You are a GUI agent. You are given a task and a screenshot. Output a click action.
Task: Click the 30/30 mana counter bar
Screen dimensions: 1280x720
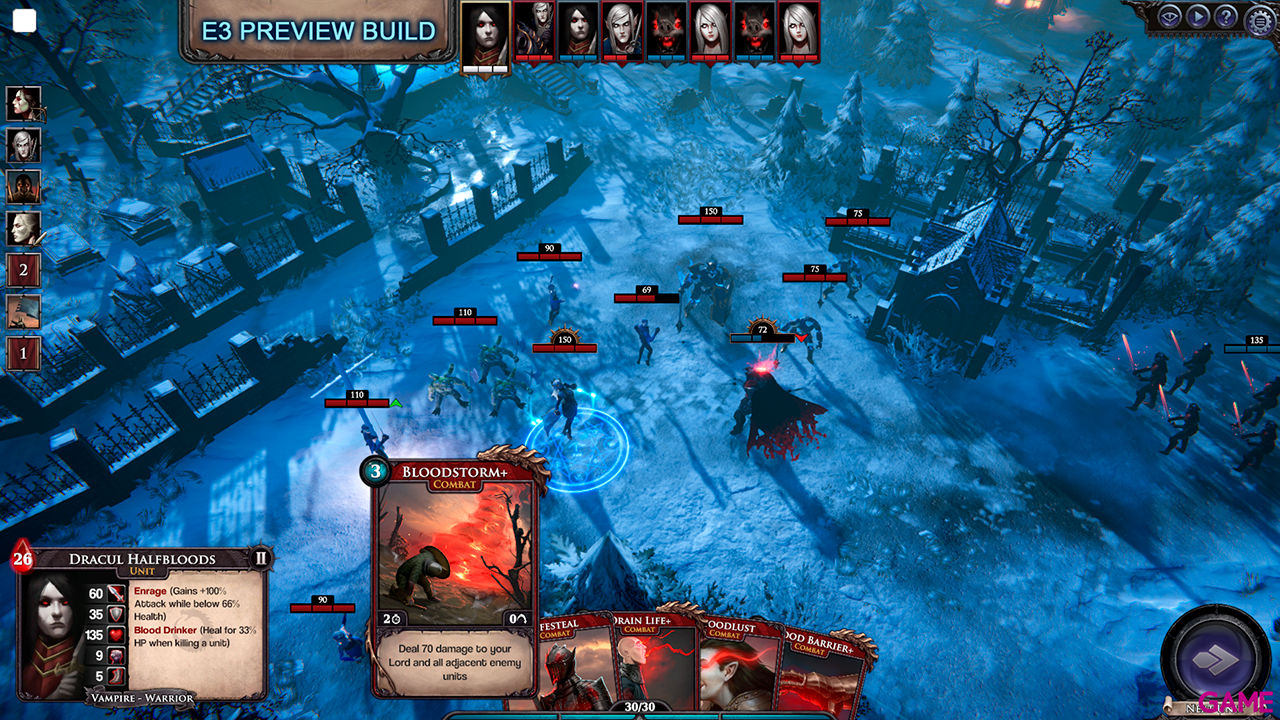(639, 706)
